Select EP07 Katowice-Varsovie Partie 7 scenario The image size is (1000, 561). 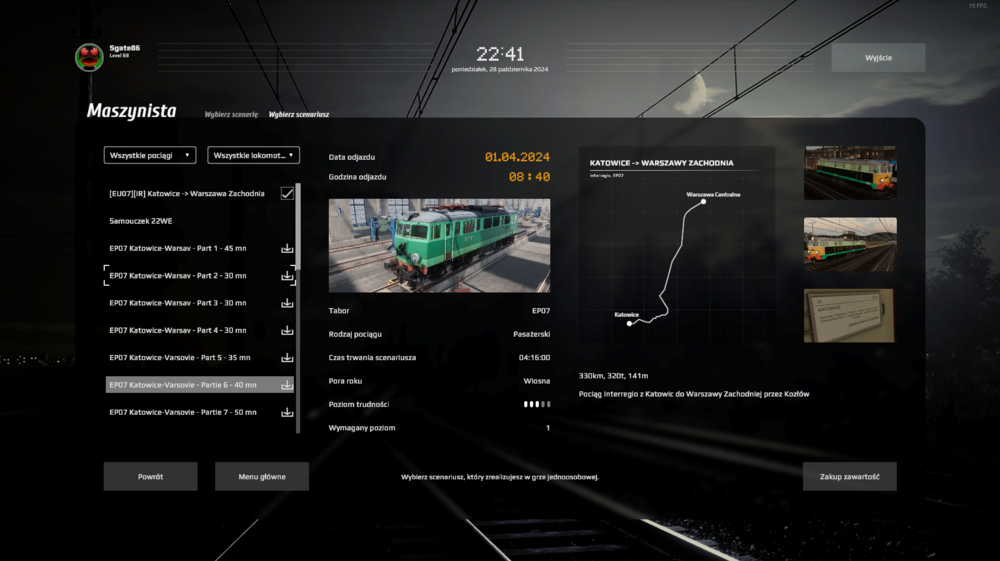(x=183, y=412)
